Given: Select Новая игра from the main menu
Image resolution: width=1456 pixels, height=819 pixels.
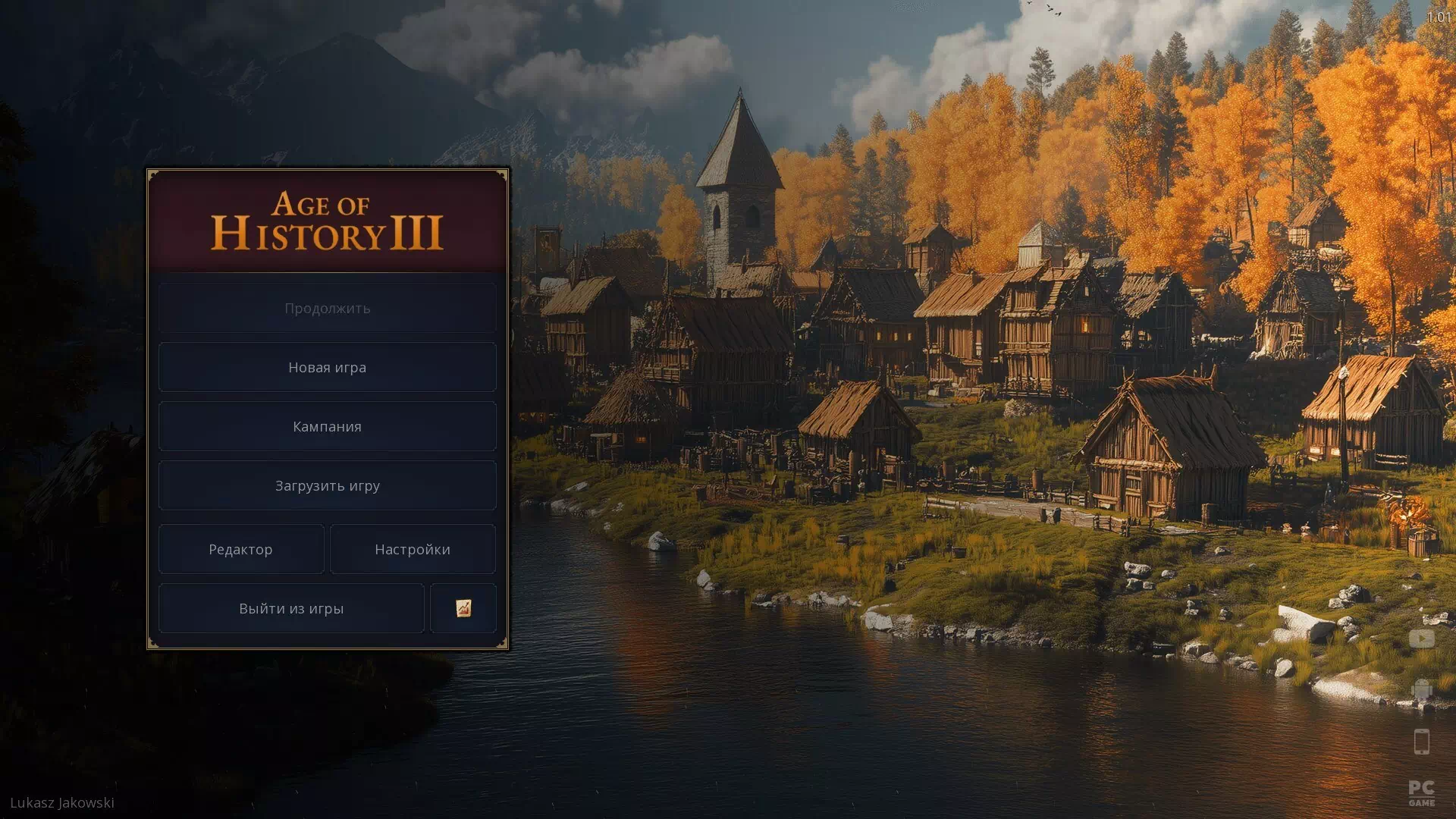Looking at the screenshot, I should tap(327, 366).
